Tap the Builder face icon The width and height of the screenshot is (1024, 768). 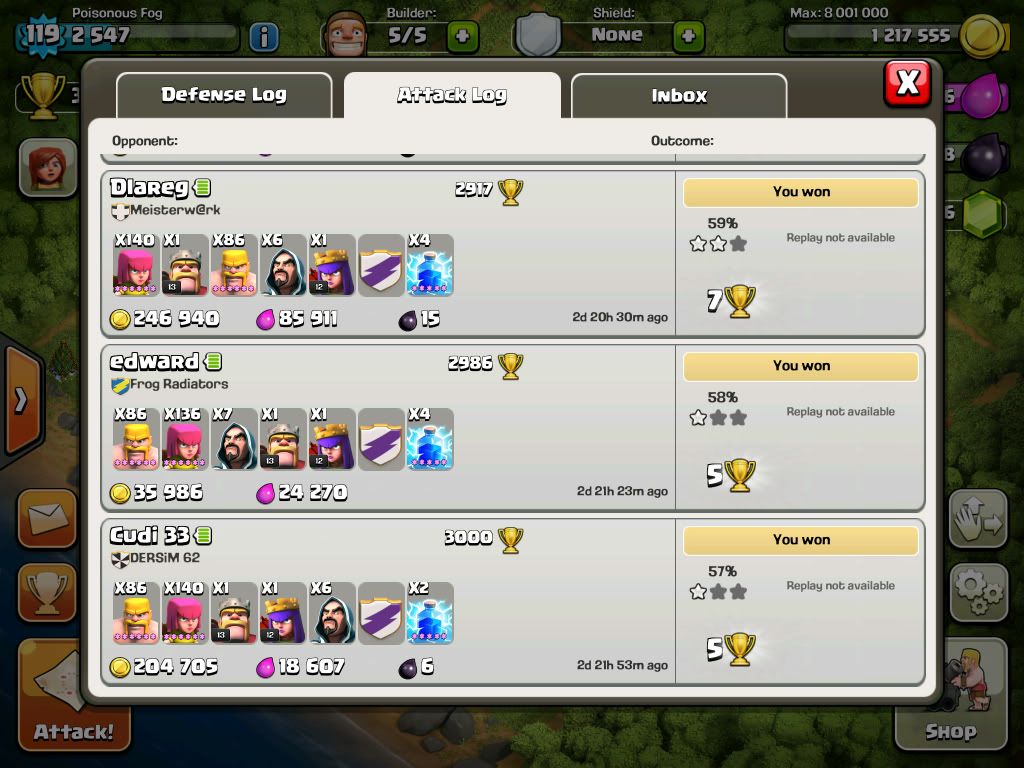pyautogui.click(x=346, y=36)
